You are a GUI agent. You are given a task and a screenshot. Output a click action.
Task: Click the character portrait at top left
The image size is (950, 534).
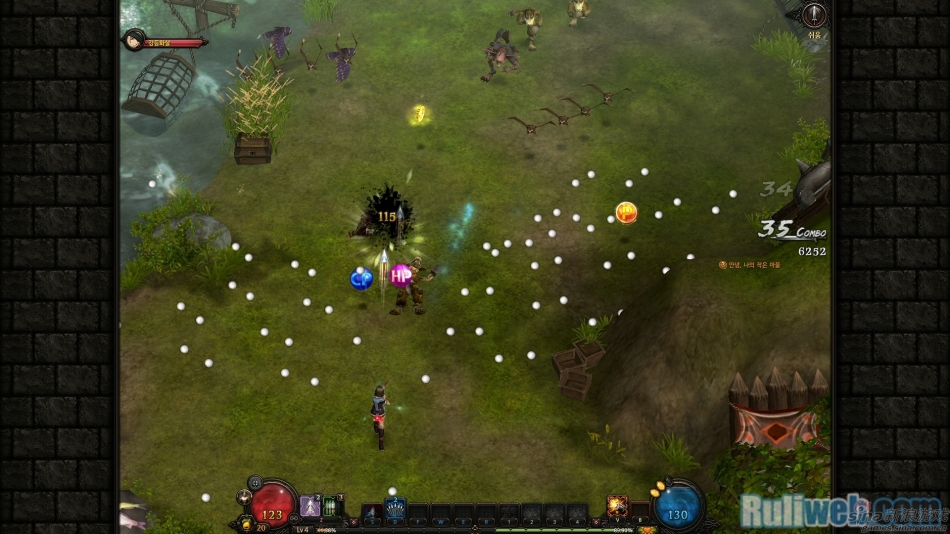(133, 40)
